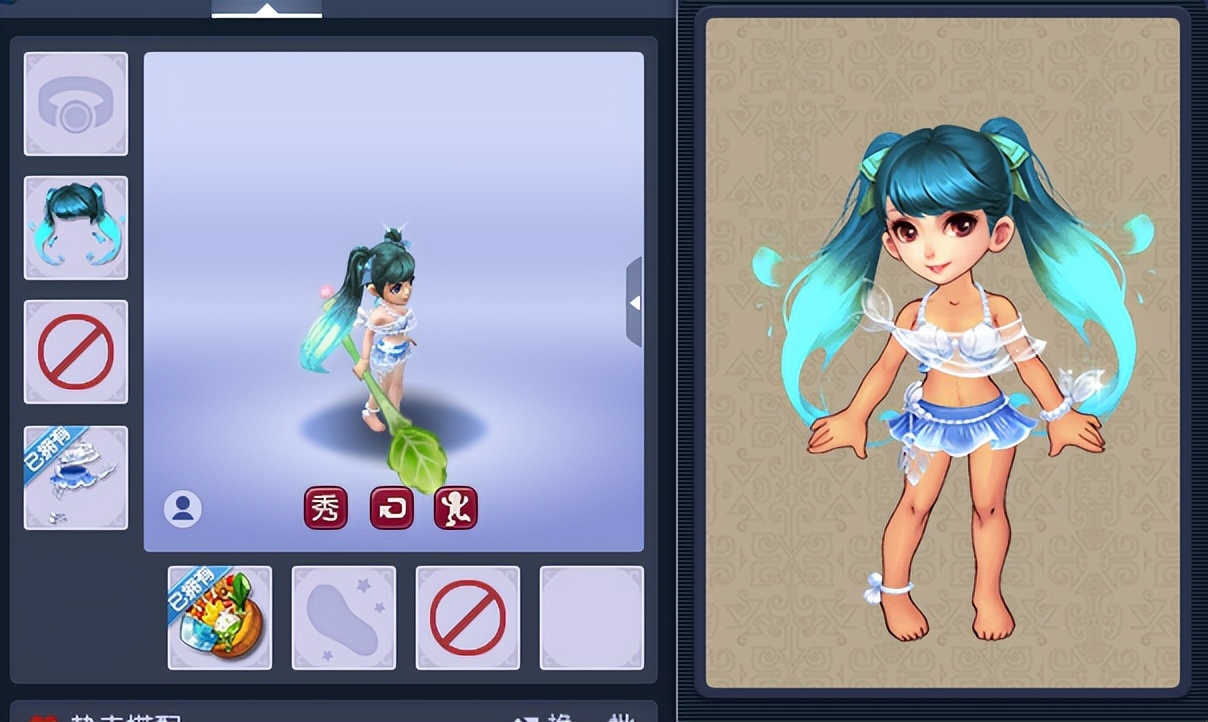Open the empty footprint slot
The height and width of the screenshot is (722, 1208).
click(x=344, y=617)
